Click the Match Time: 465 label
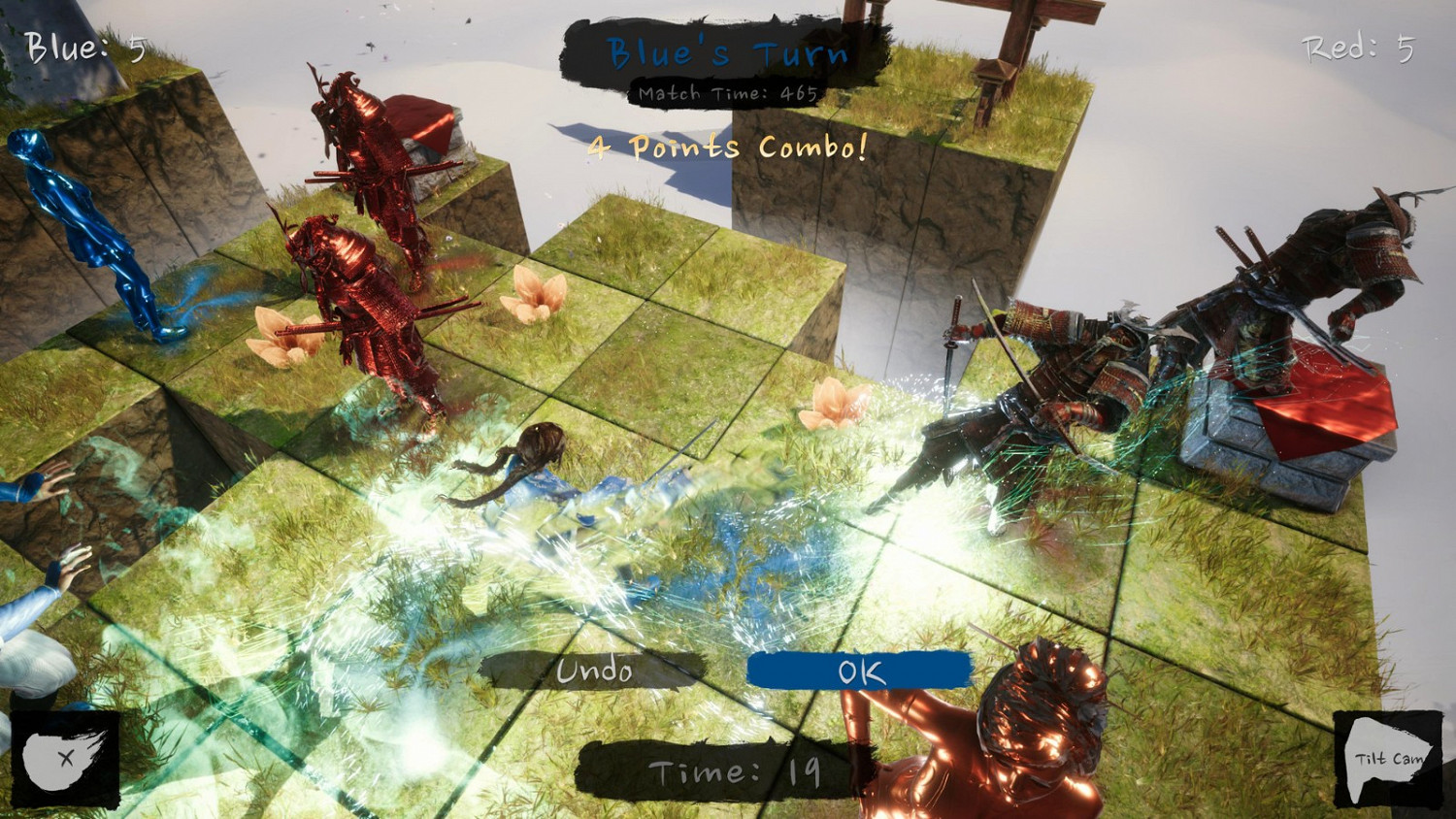 pyautogui.click(x=726, y=93)
